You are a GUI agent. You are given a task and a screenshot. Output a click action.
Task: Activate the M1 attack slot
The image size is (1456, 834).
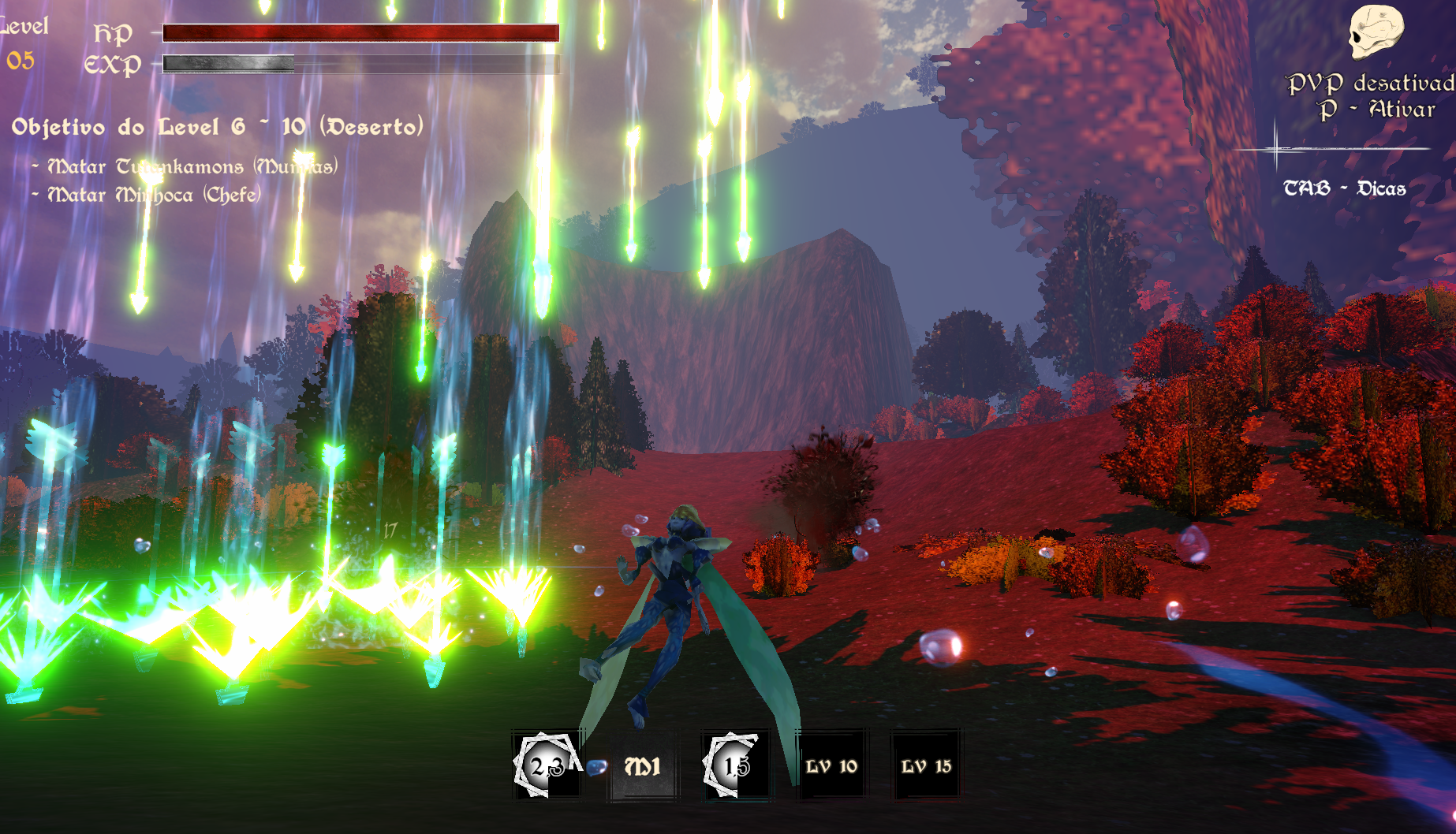(x=642, y=766)
